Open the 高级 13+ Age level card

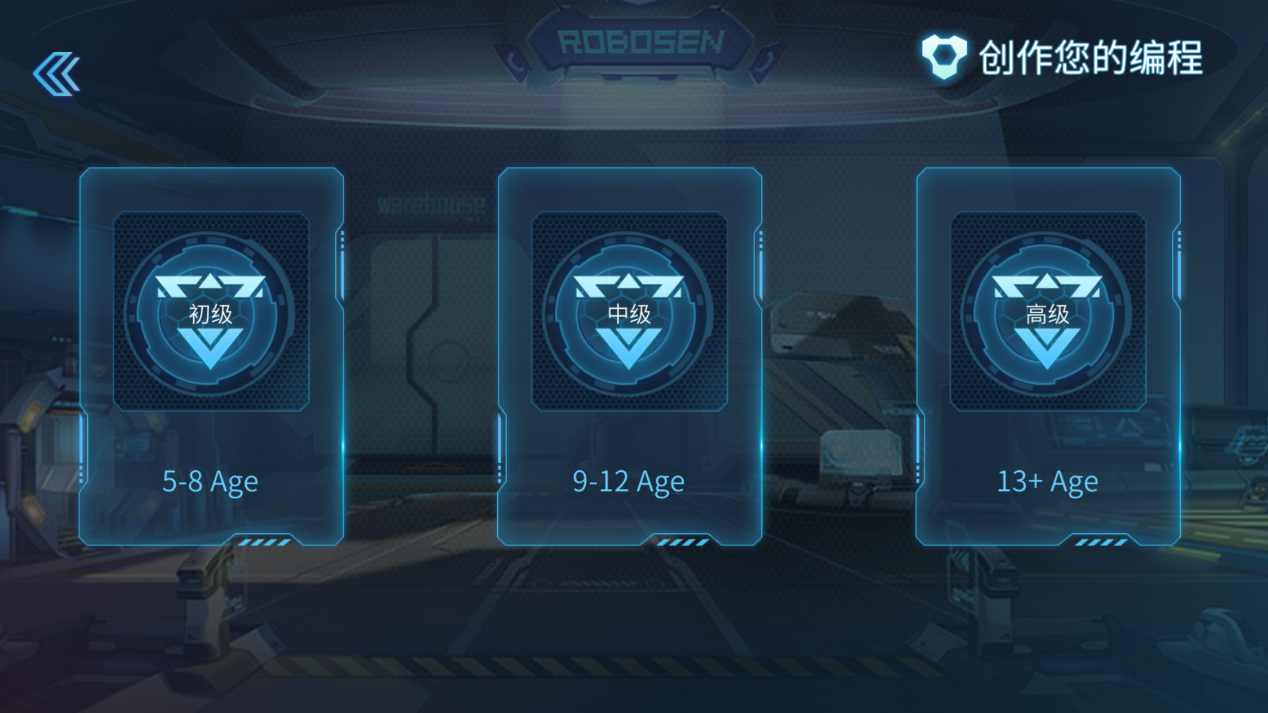tap(1047, 356)
